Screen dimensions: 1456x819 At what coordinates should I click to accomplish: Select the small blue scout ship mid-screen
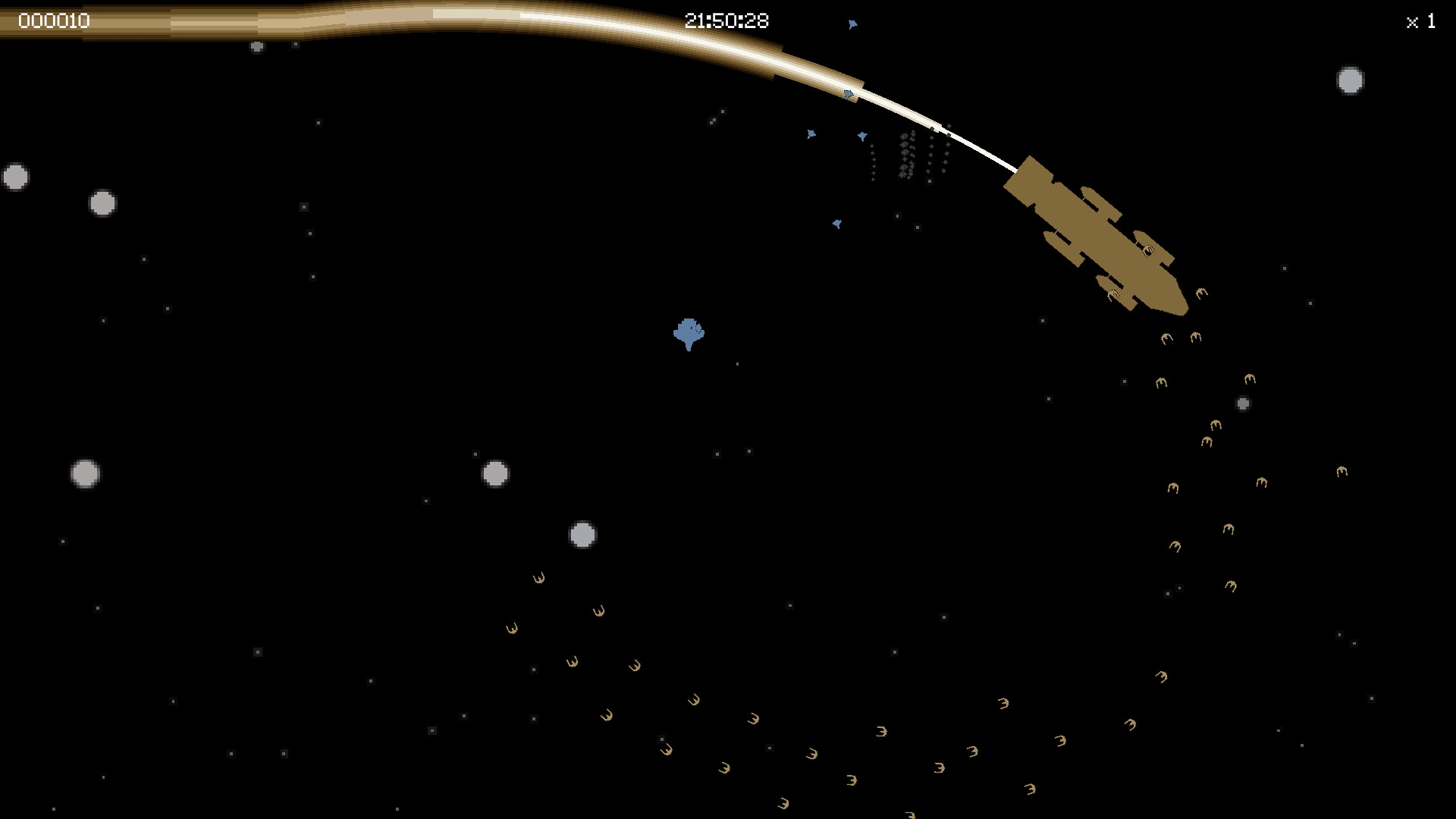(x=836, y=224)
